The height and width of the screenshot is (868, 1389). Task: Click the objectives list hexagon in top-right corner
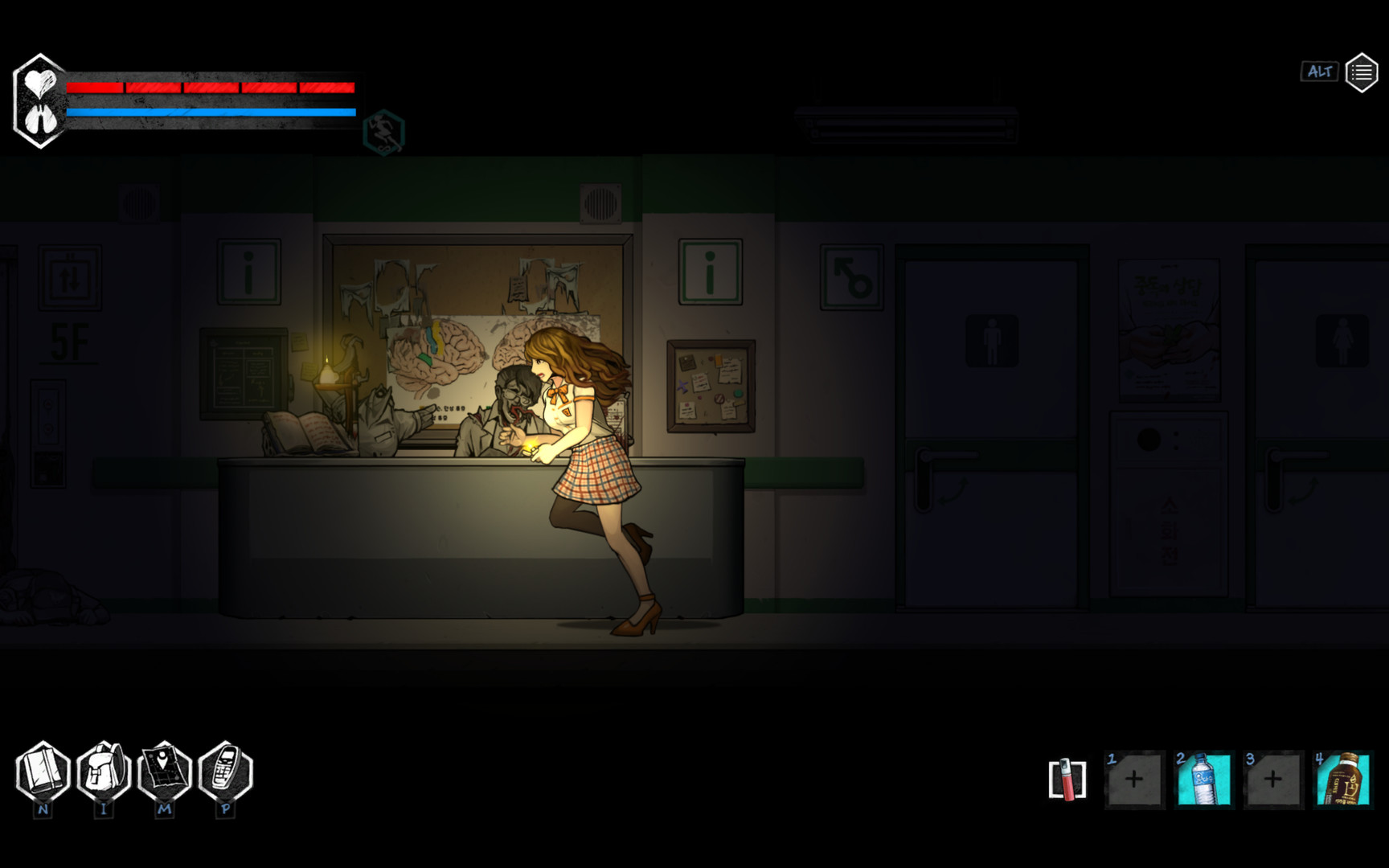click(x=1362, y=72)
